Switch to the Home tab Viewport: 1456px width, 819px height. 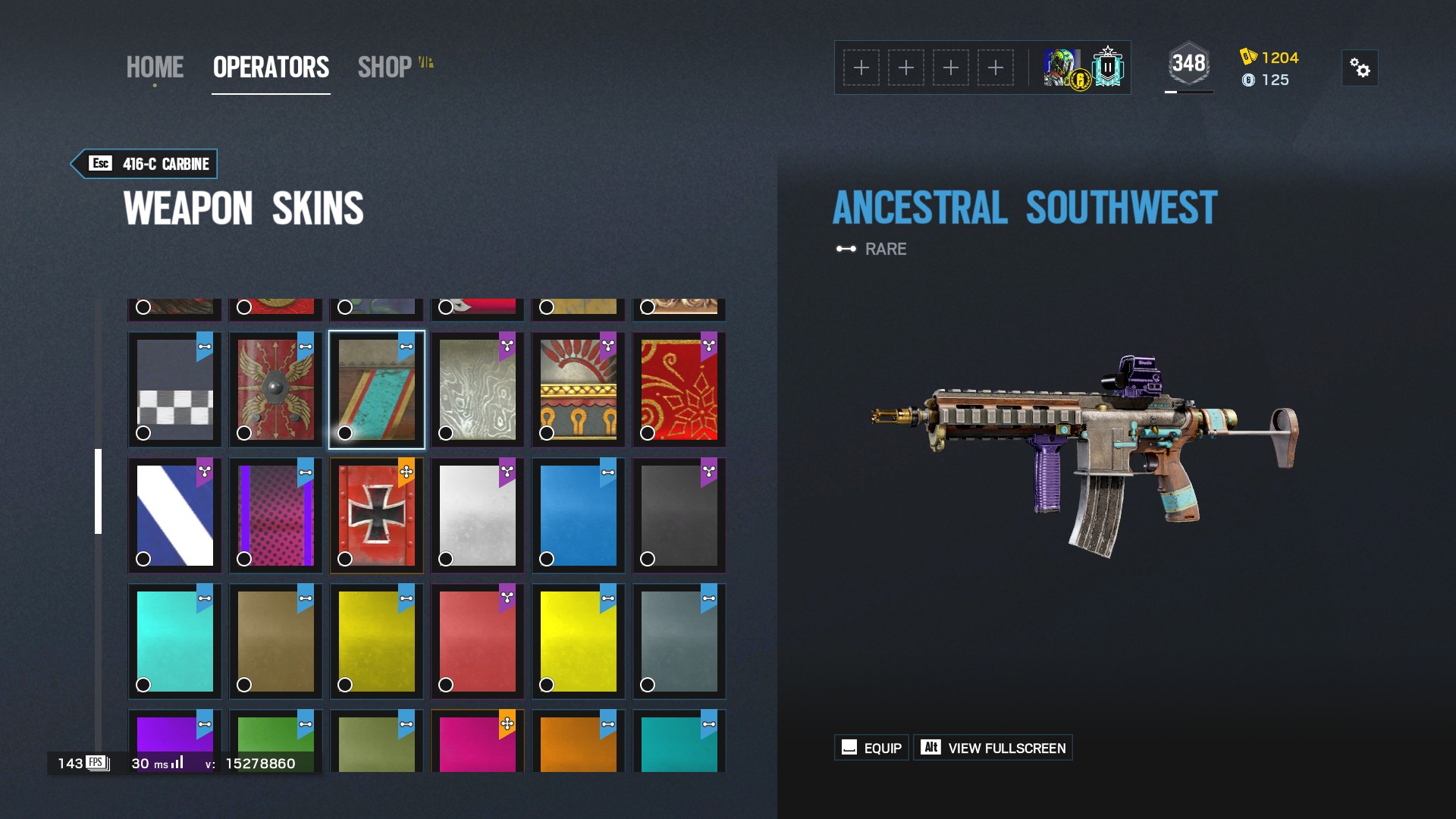155,67
